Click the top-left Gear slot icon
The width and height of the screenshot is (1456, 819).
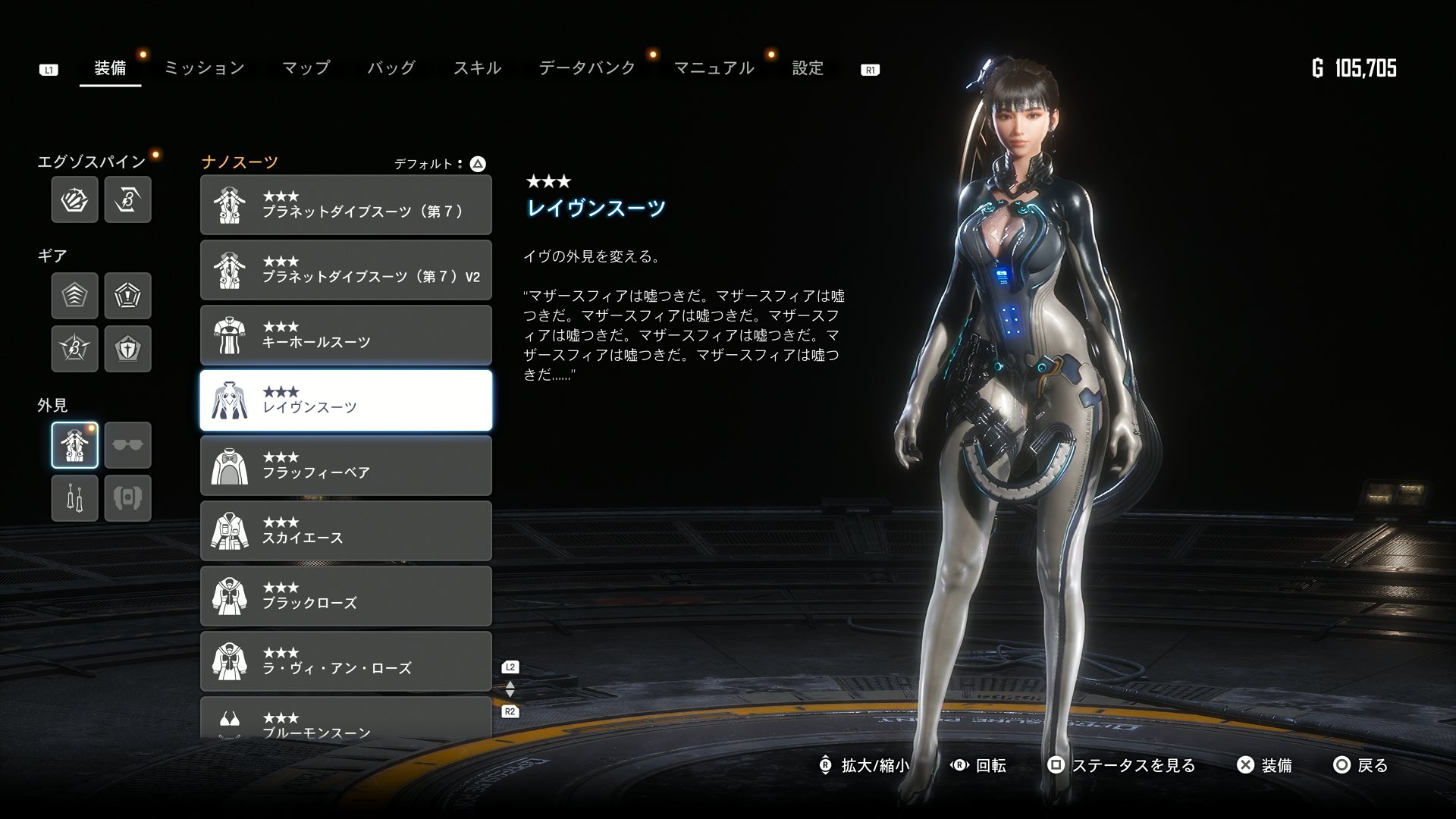74,296
